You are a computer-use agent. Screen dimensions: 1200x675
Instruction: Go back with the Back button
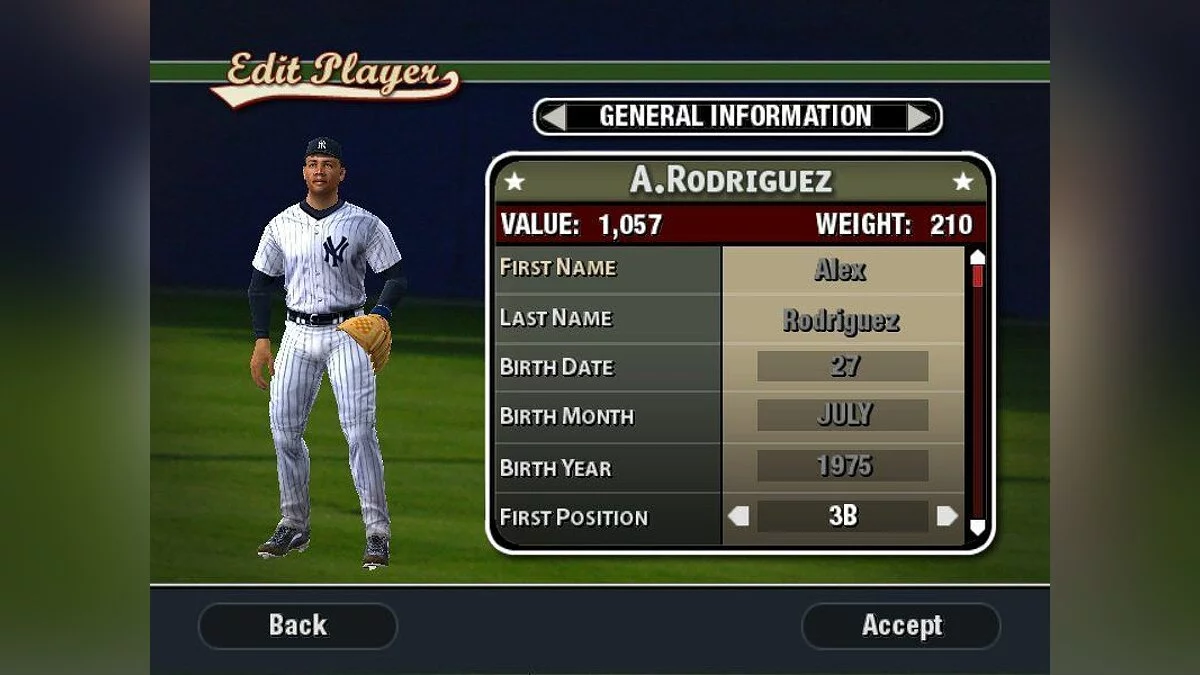[x=298, y=626]
